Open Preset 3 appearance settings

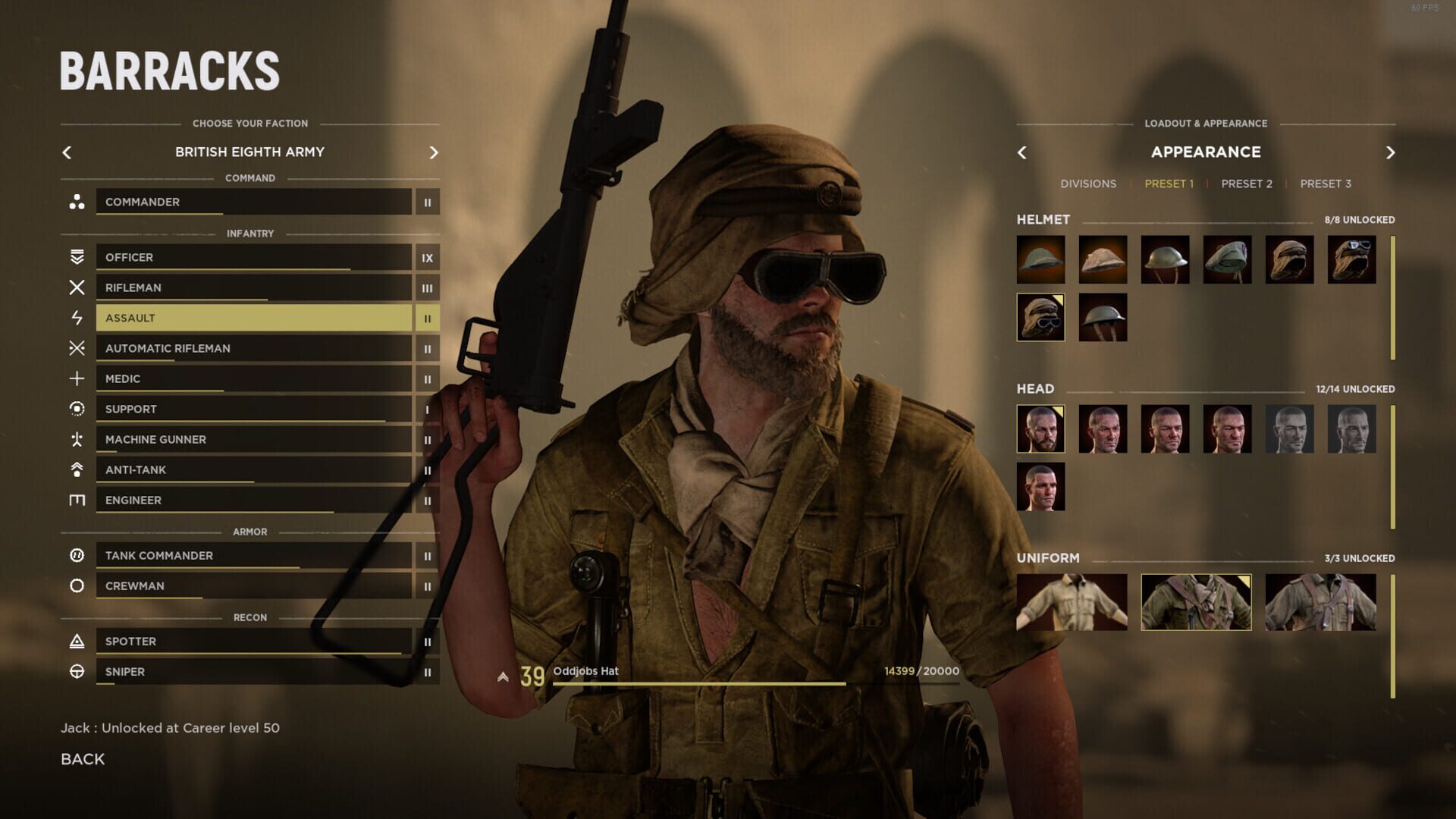pos(1326,184)
